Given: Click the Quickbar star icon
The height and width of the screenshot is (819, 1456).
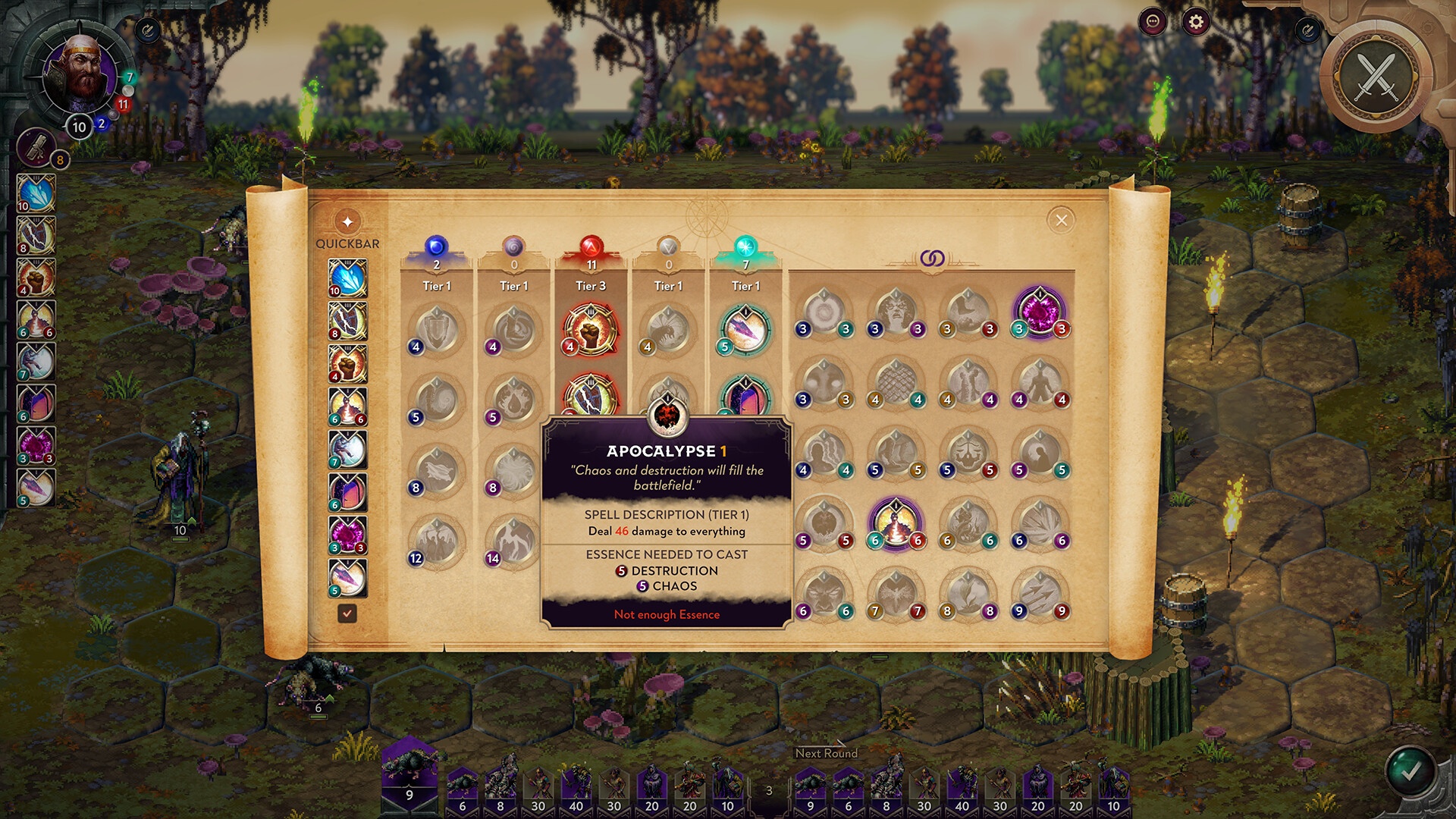Looking at the screenshot, I should coord(347,222).
